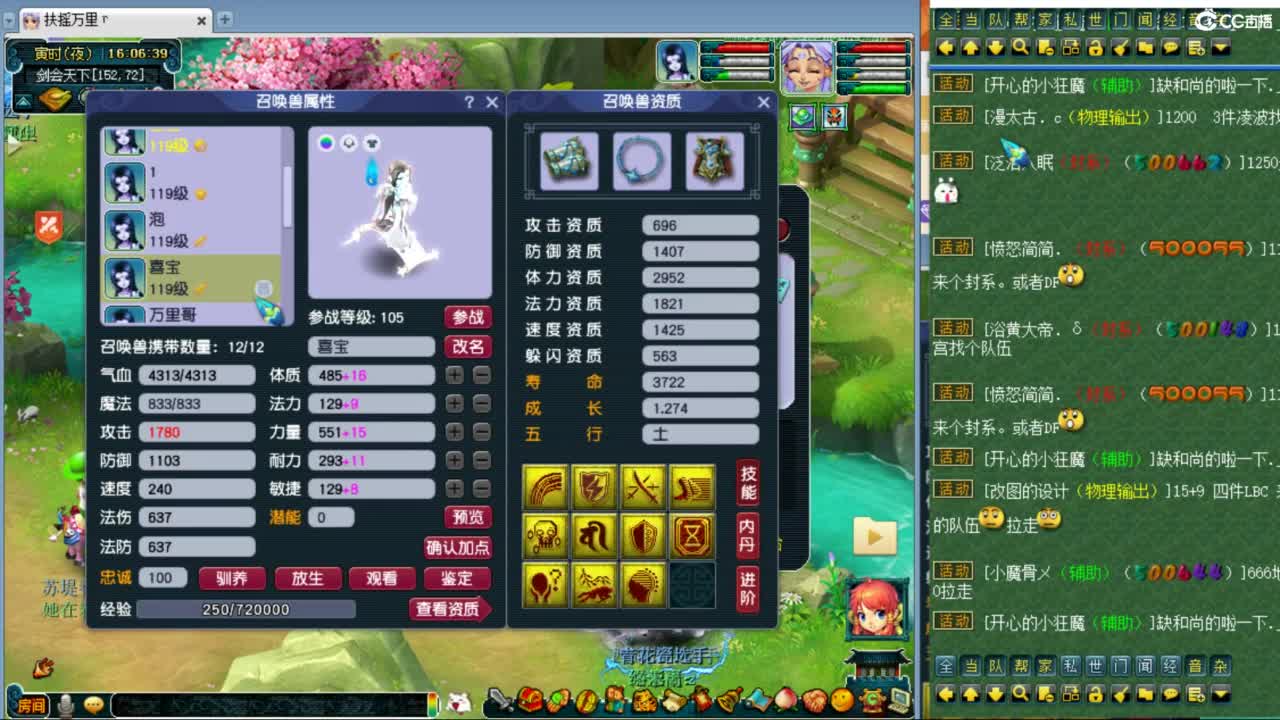Select the hourglass skill icon
Viewport: 1280px width, 720px height.
(692, 536)
